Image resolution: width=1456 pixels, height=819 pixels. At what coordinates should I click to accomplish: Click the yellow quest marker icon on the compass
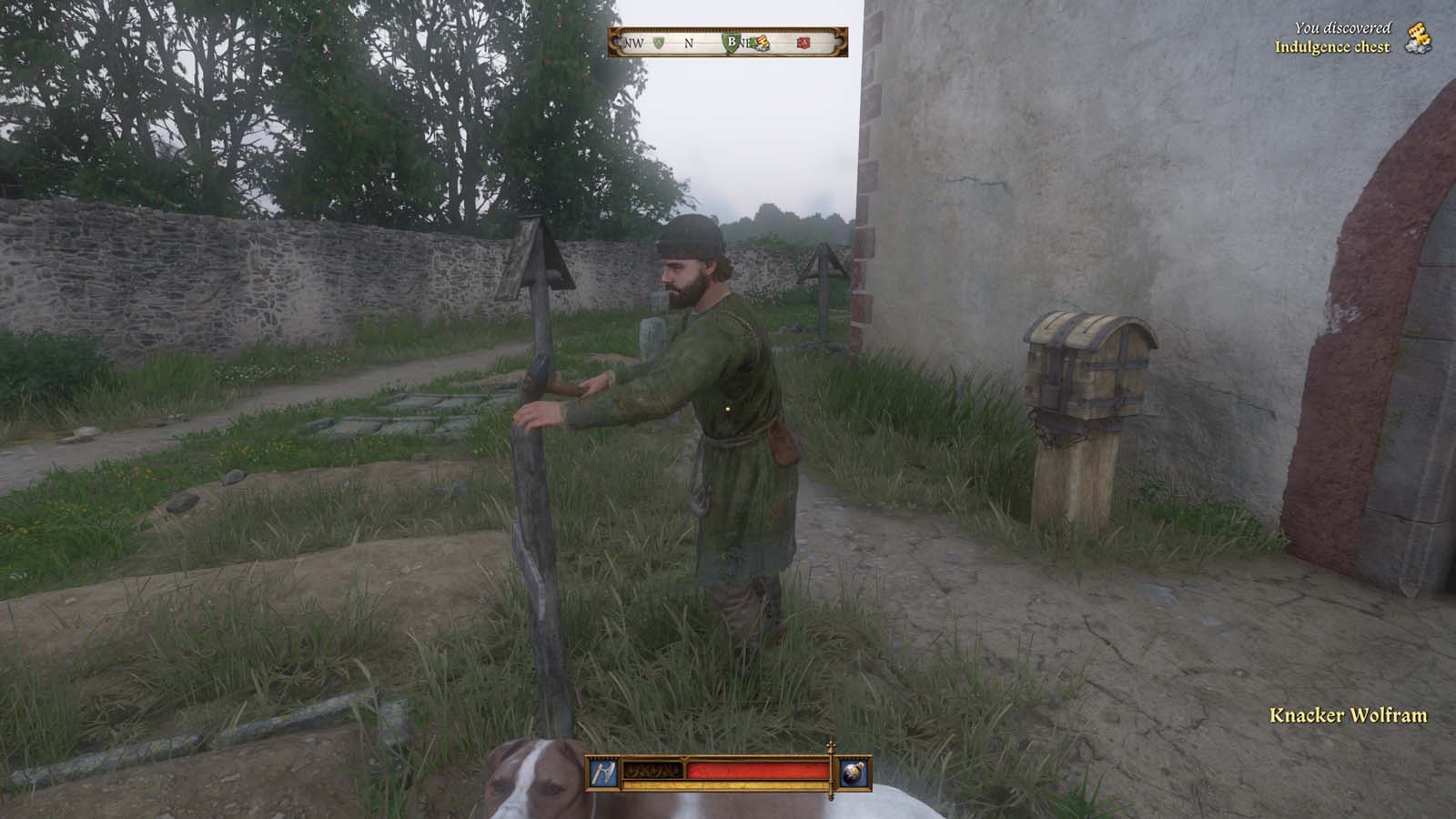point(763,44)
